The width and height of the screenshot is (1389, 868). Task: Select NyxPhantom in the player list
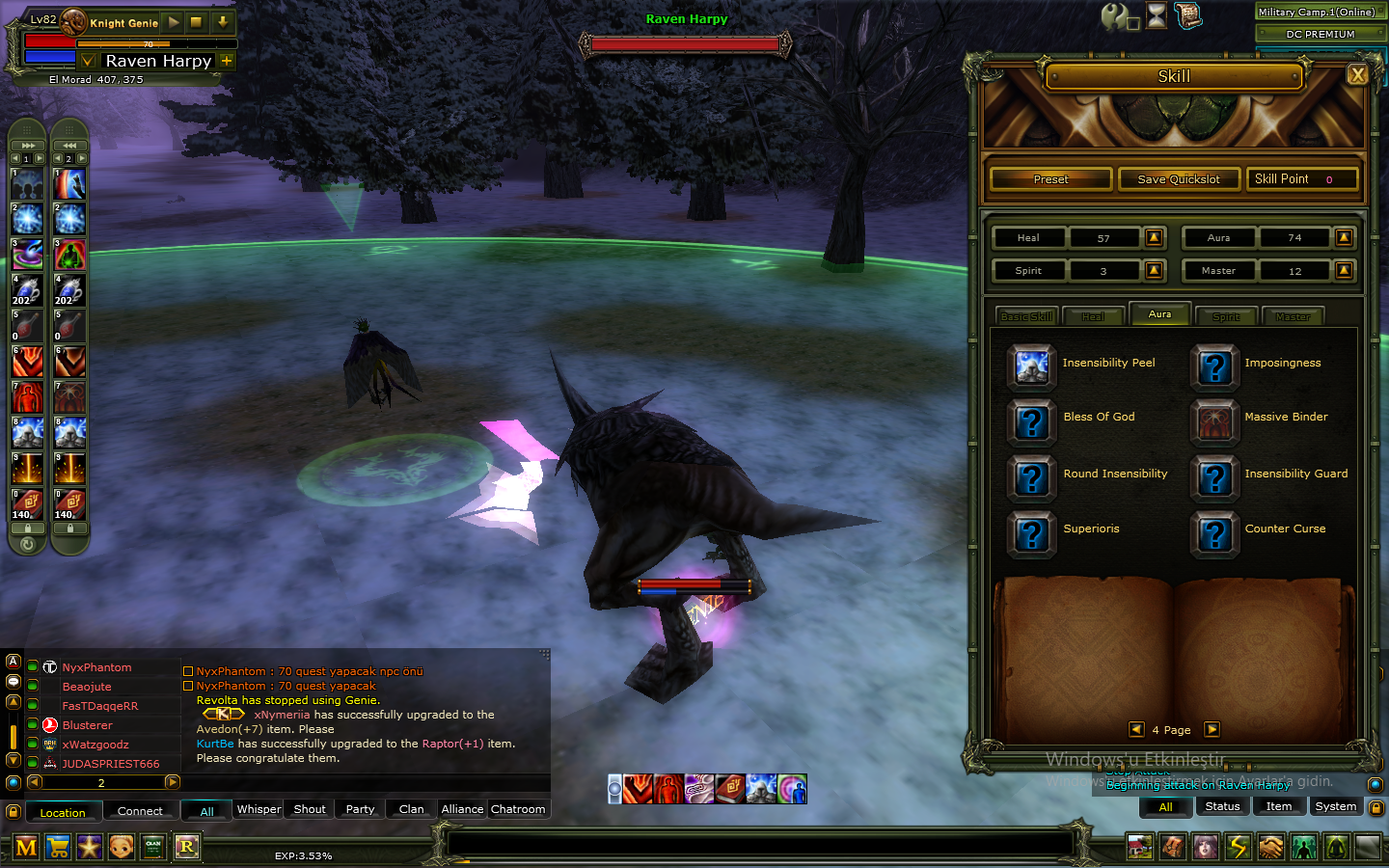click(x=96, y=667)
